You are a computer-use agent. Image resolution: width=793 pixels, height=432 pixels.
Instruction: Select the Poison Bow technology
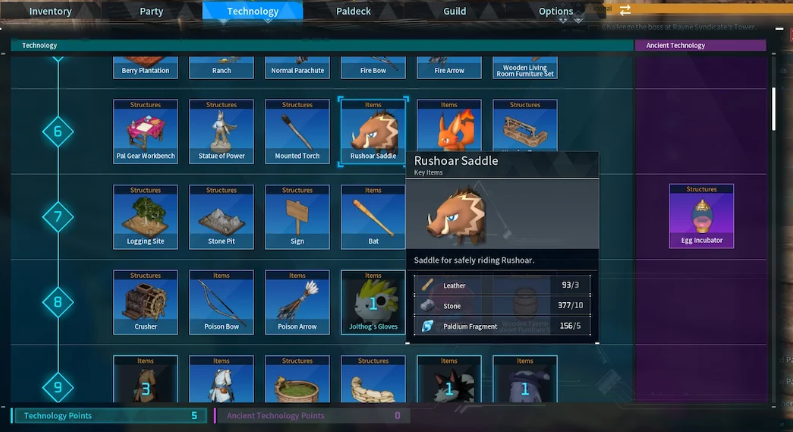221,301
